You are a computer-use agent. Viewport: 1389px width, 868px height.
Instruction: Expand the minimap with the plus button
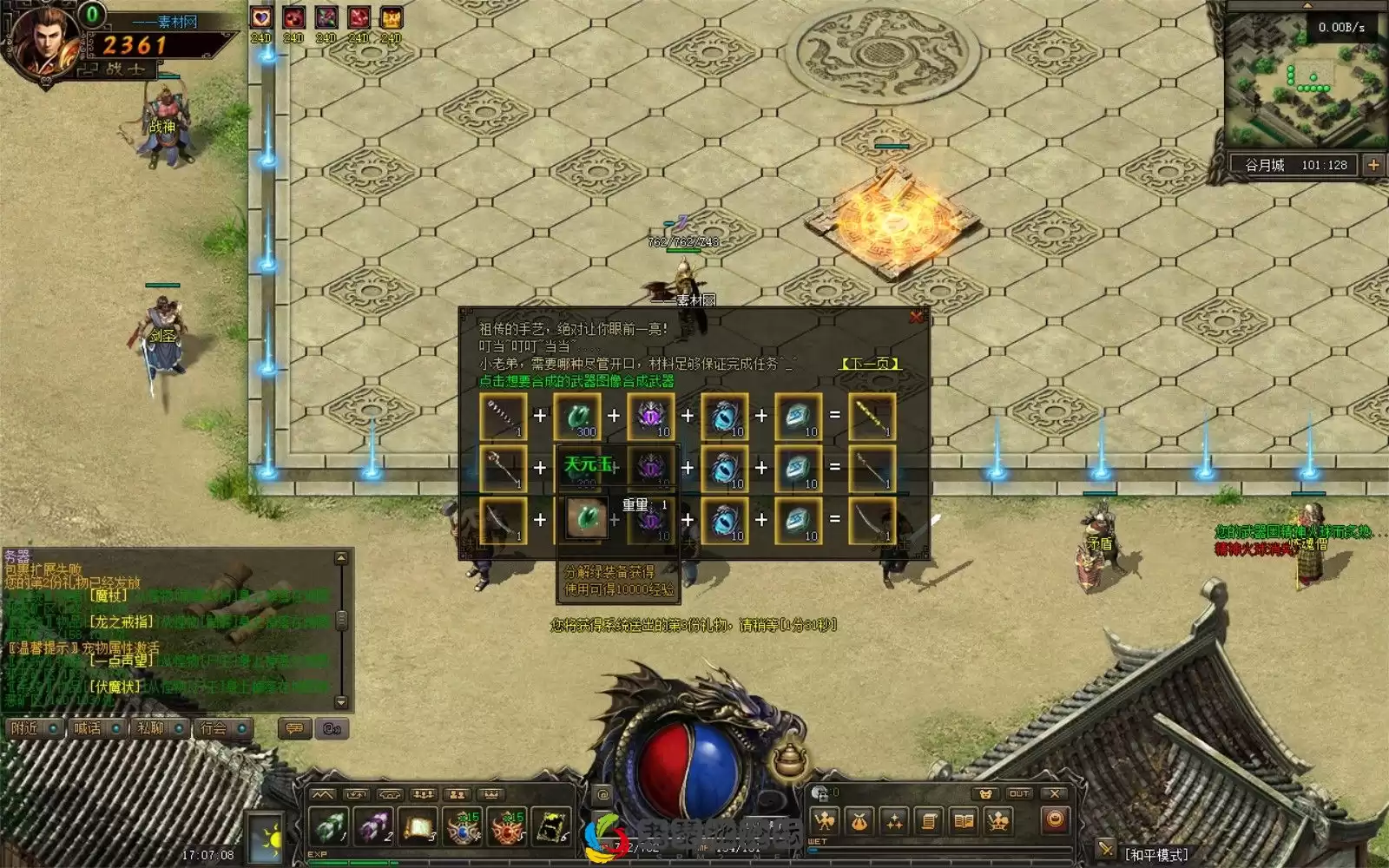1373,165
